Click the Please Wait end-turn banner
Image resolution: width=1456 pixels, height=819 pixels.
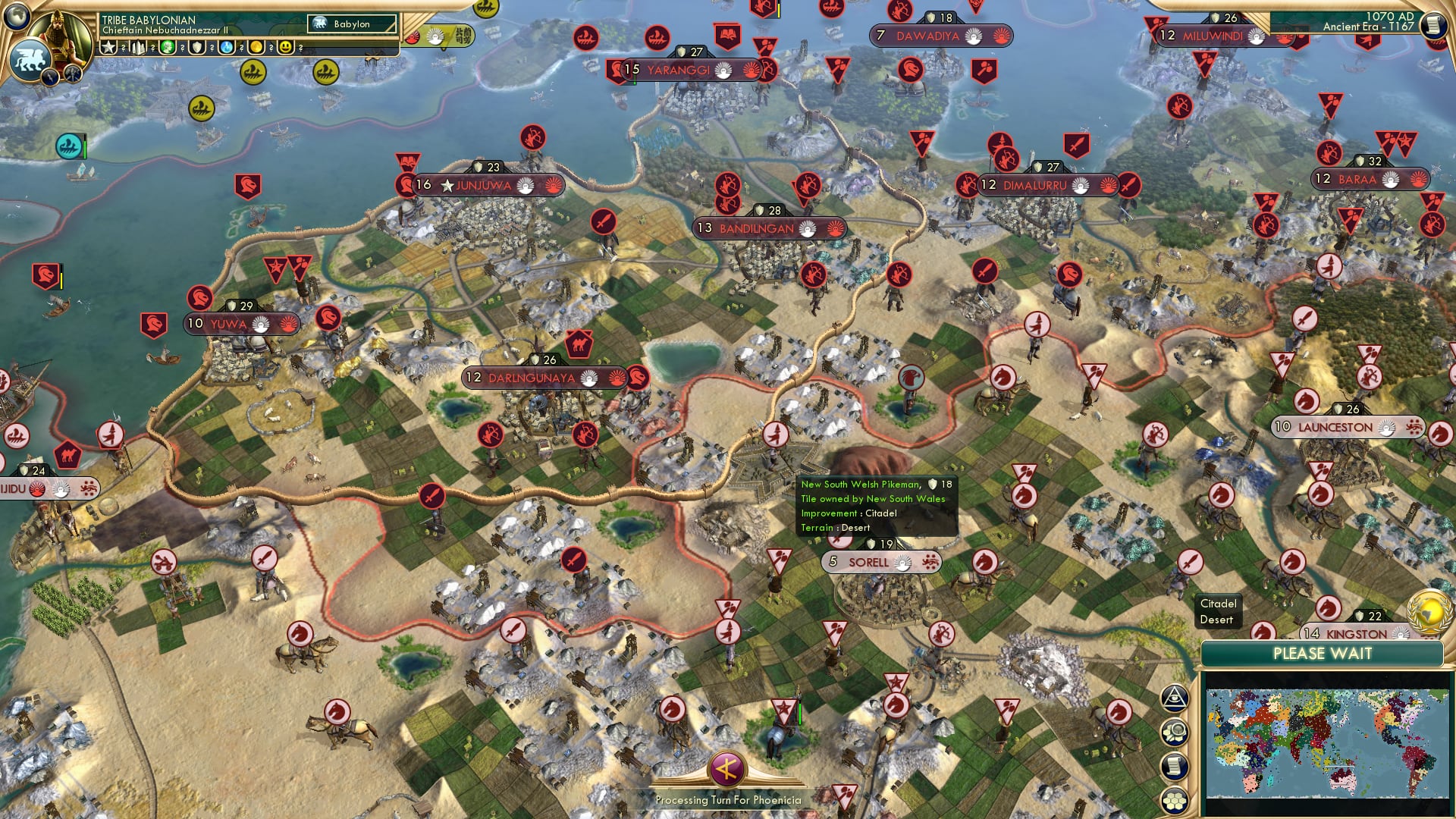point(1322,654)
